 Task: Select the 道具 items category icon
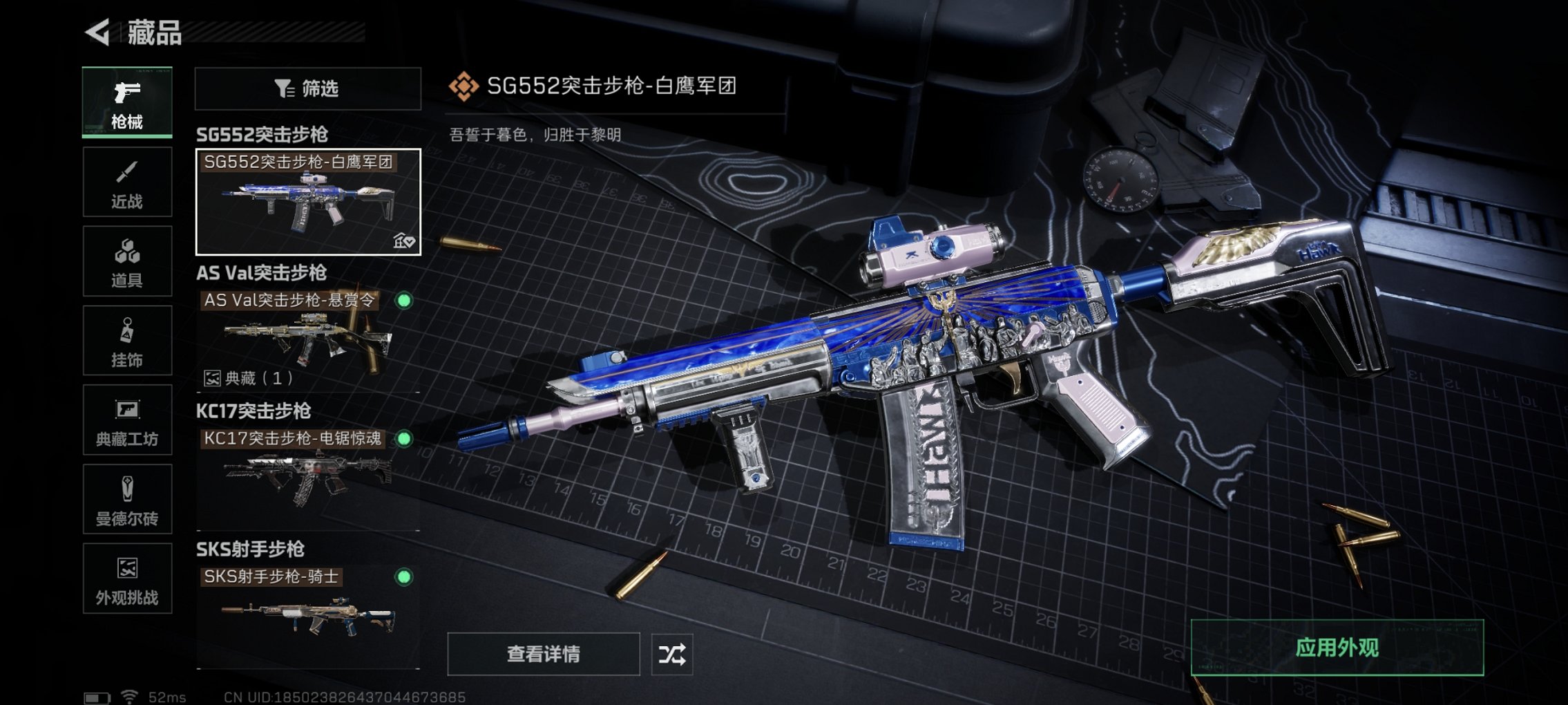127,261
